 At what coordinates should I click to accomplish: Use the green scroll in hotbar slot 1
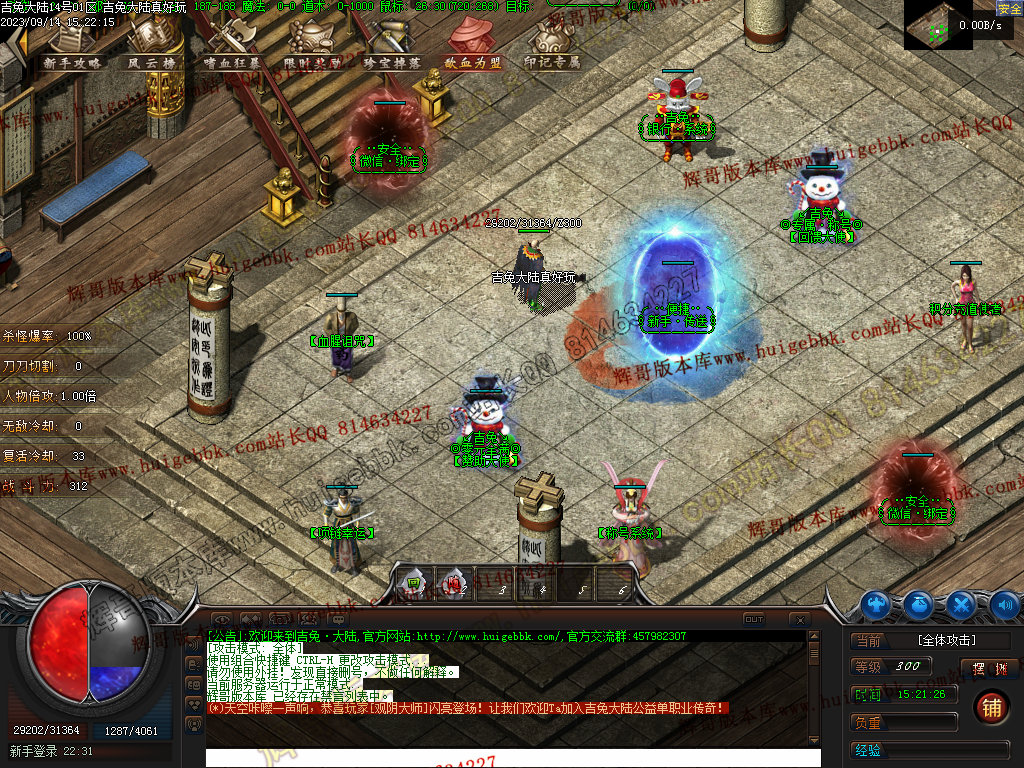(414, 582)
